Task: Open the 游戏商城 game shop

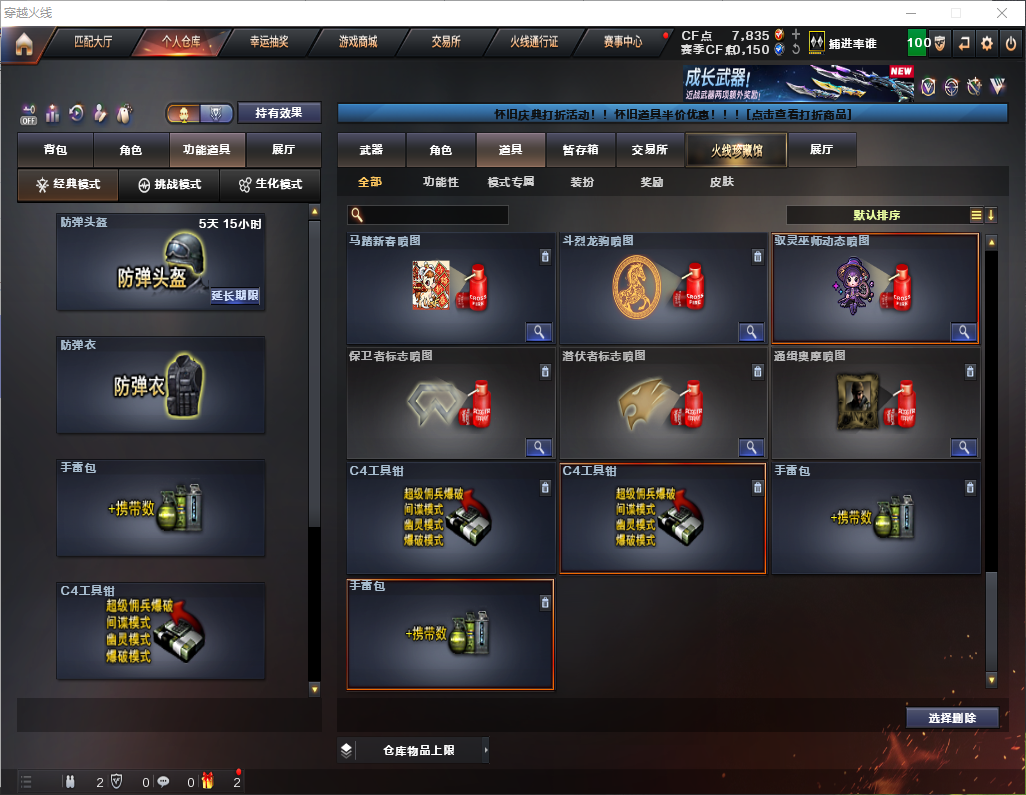Action: [x=357, y=43]
